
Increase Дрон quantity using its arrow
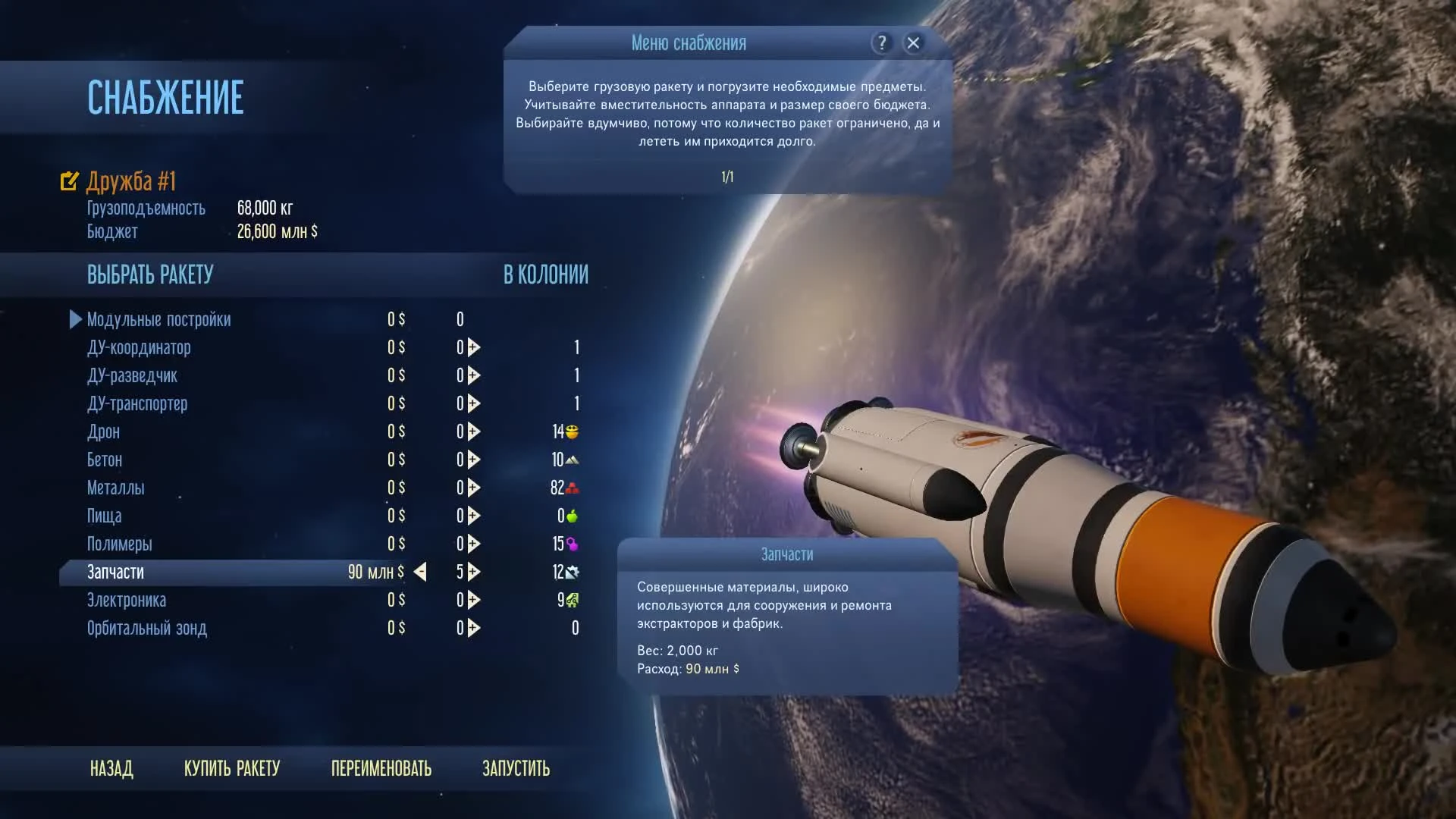472,431
